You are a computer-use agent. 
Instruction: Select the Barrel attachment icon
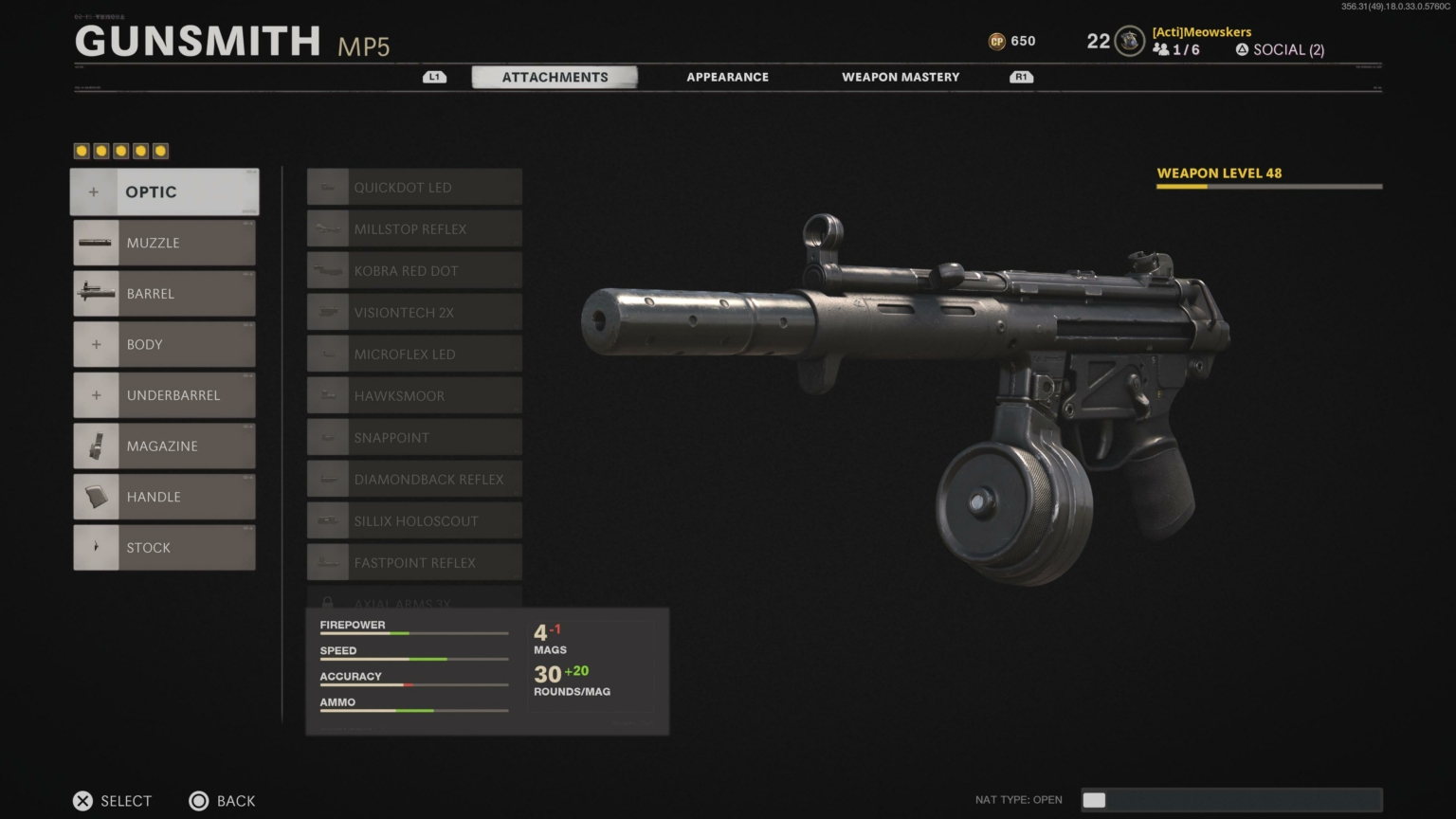point(95,293)
